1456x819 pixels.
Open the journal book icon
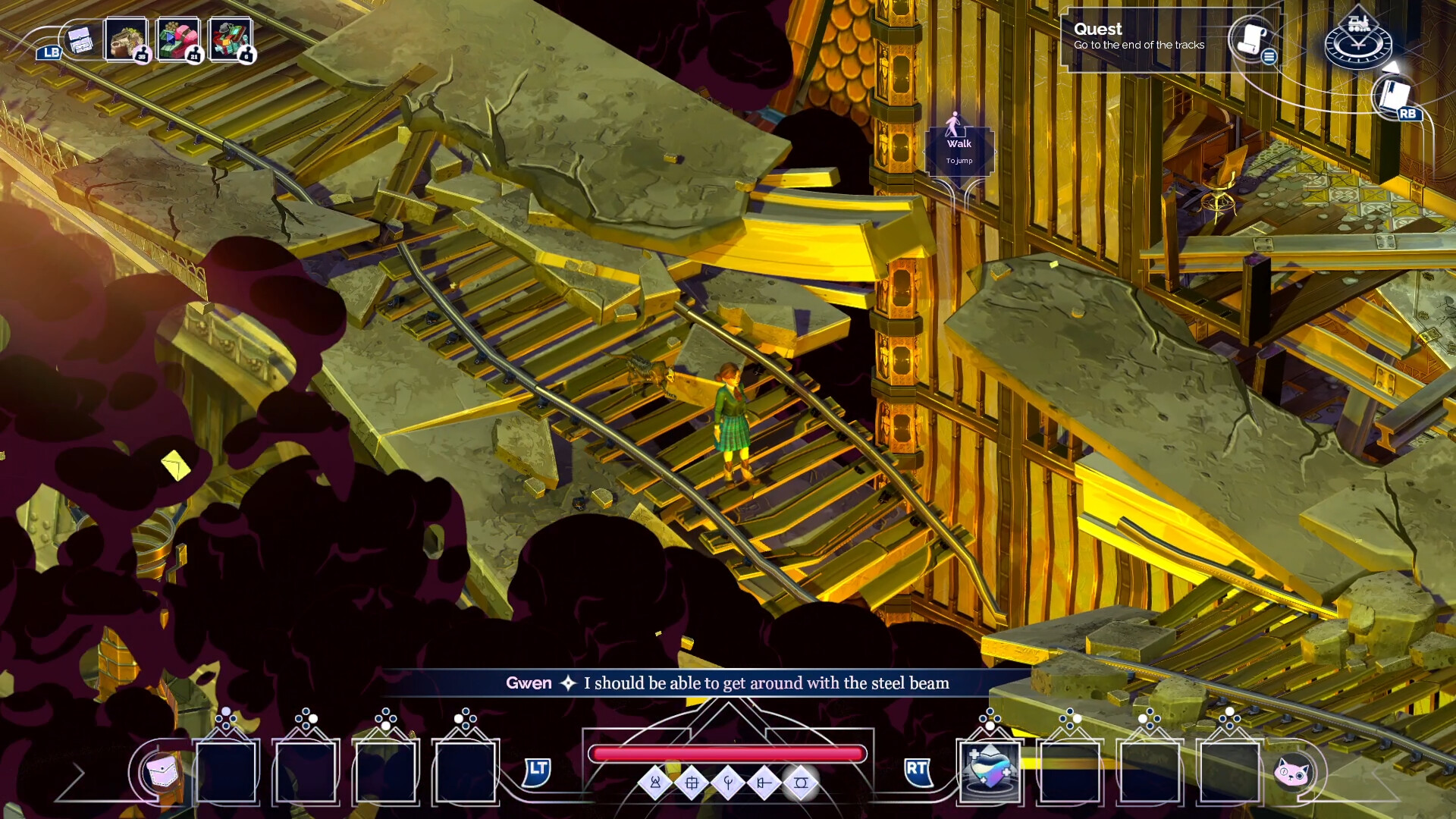coord(1394,96)
